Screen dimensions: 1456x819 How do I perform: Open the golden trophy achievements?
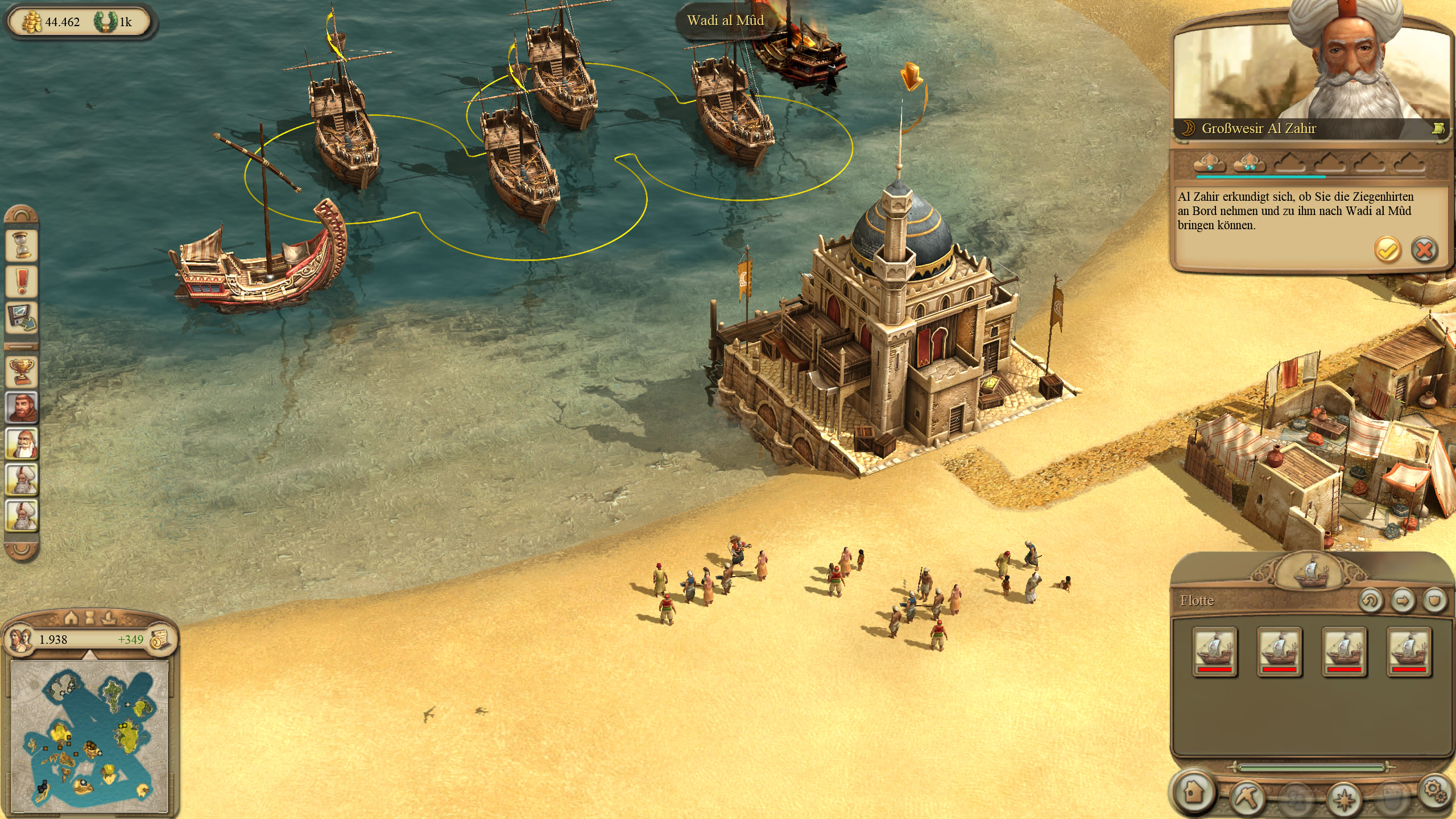coord(22,372)
